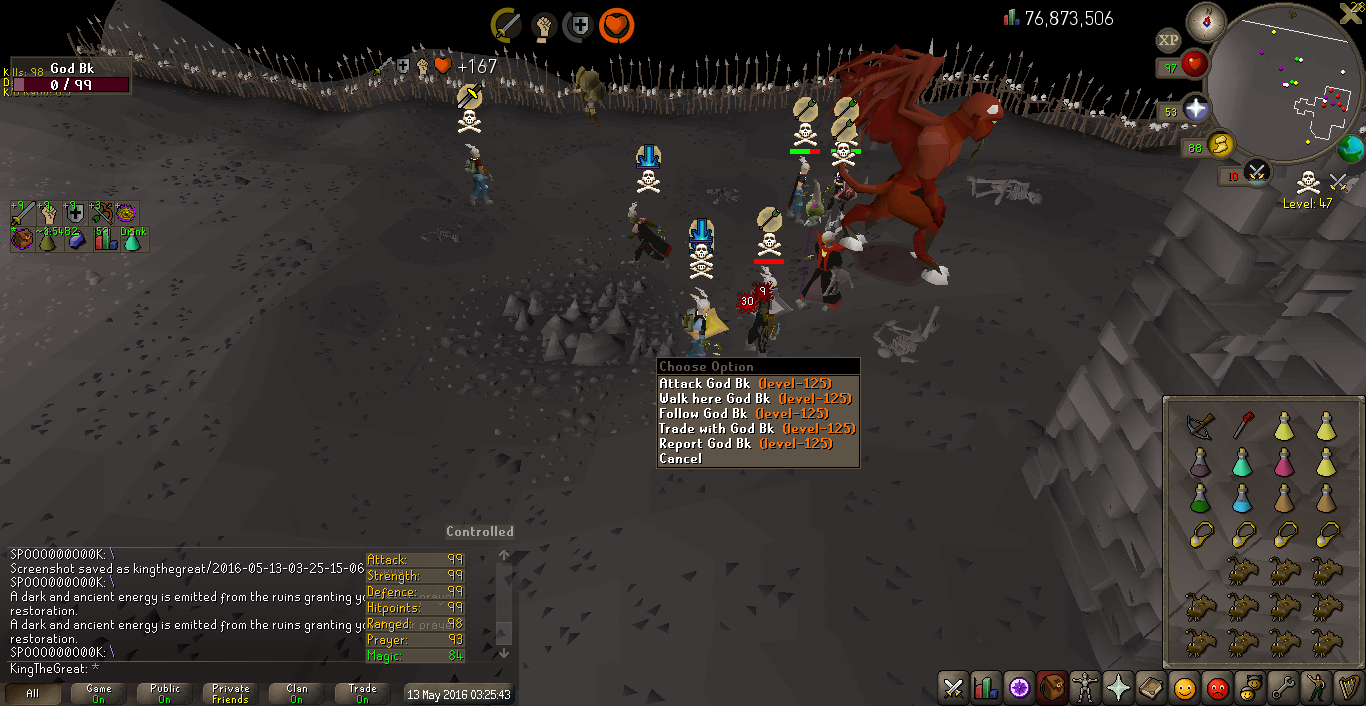Click the pink potion in the inventory

coord(1283,461)
